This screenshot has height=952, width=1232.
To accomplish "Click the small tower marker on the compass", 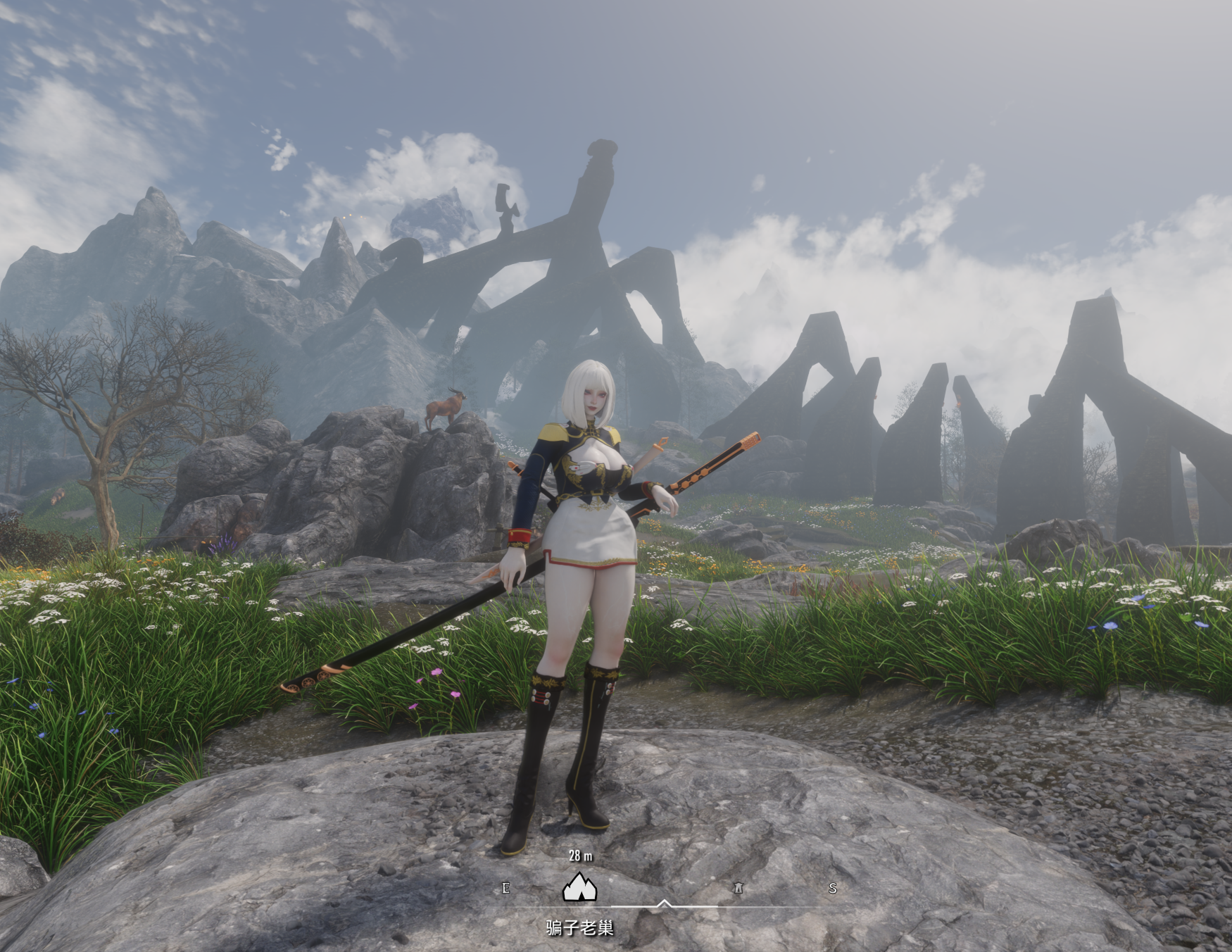I will (x=738, y=888).
